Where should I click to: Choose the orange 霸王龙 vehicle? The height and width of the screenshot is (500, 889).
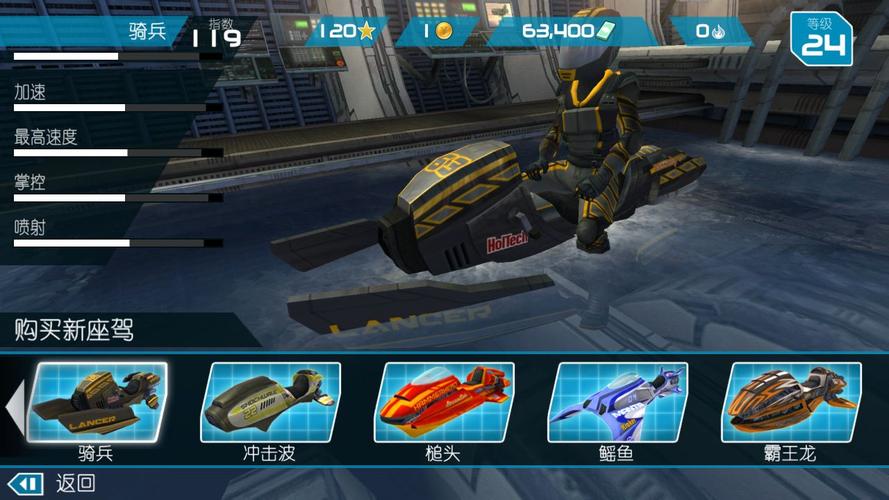click(x=791, y=403)
